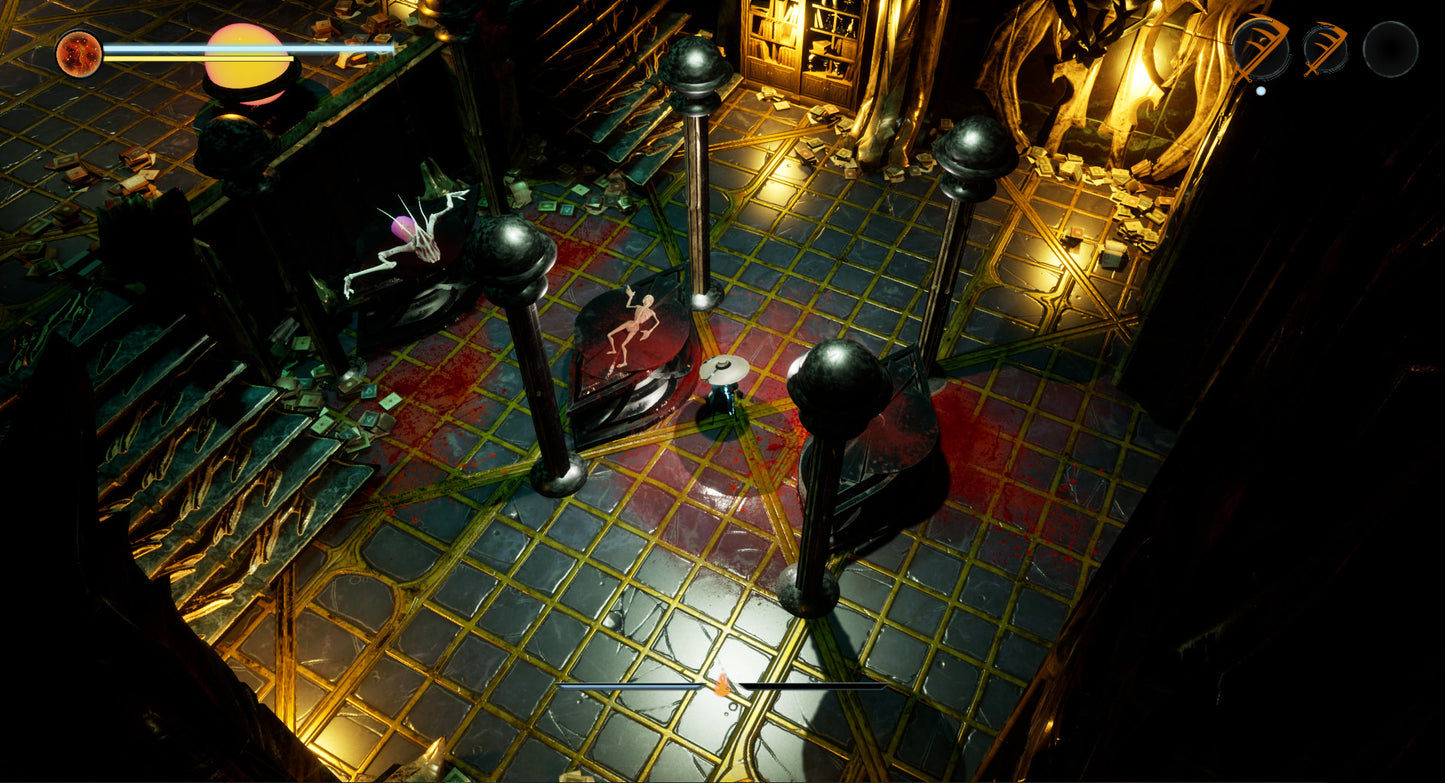This screenshot has width=1445, height=783.
Task: Click the fiery orb player portrait
Action: tap(78, 54)
